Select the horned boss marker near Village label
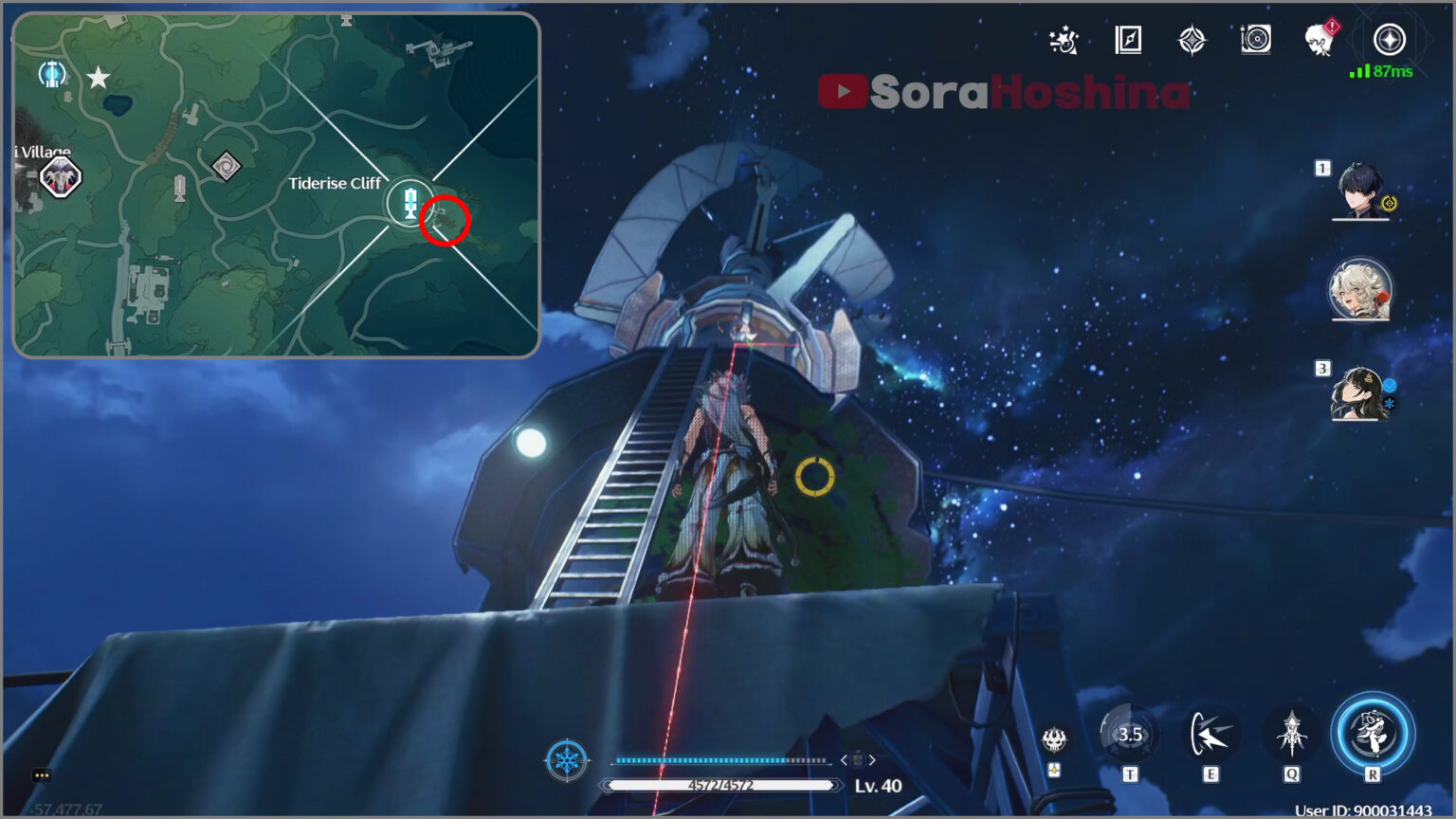Viewport: 1456px width, 819px height. point(61,177)
